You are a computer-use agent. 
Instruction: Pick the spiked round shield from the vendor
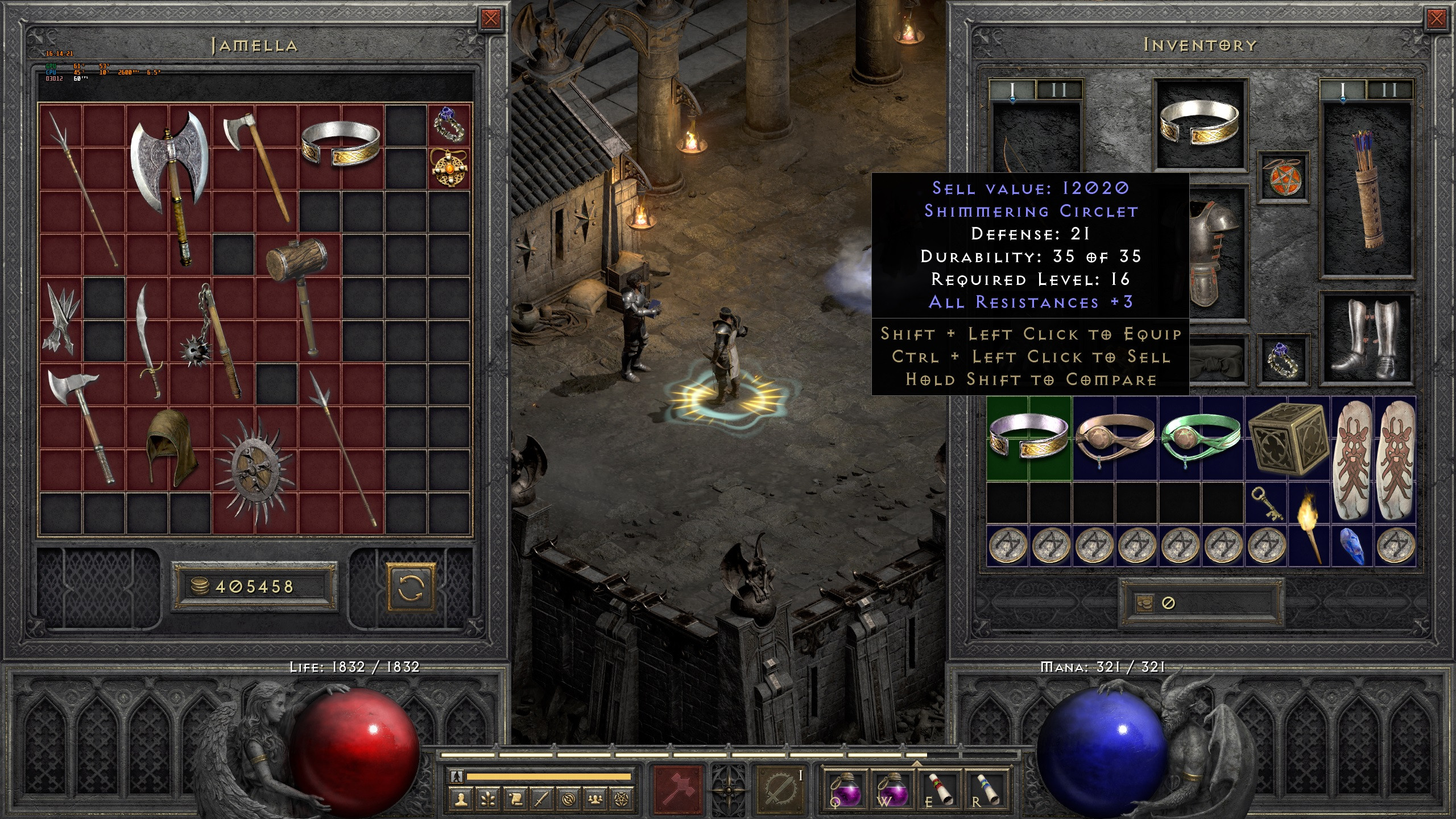(x=254, y=470)
